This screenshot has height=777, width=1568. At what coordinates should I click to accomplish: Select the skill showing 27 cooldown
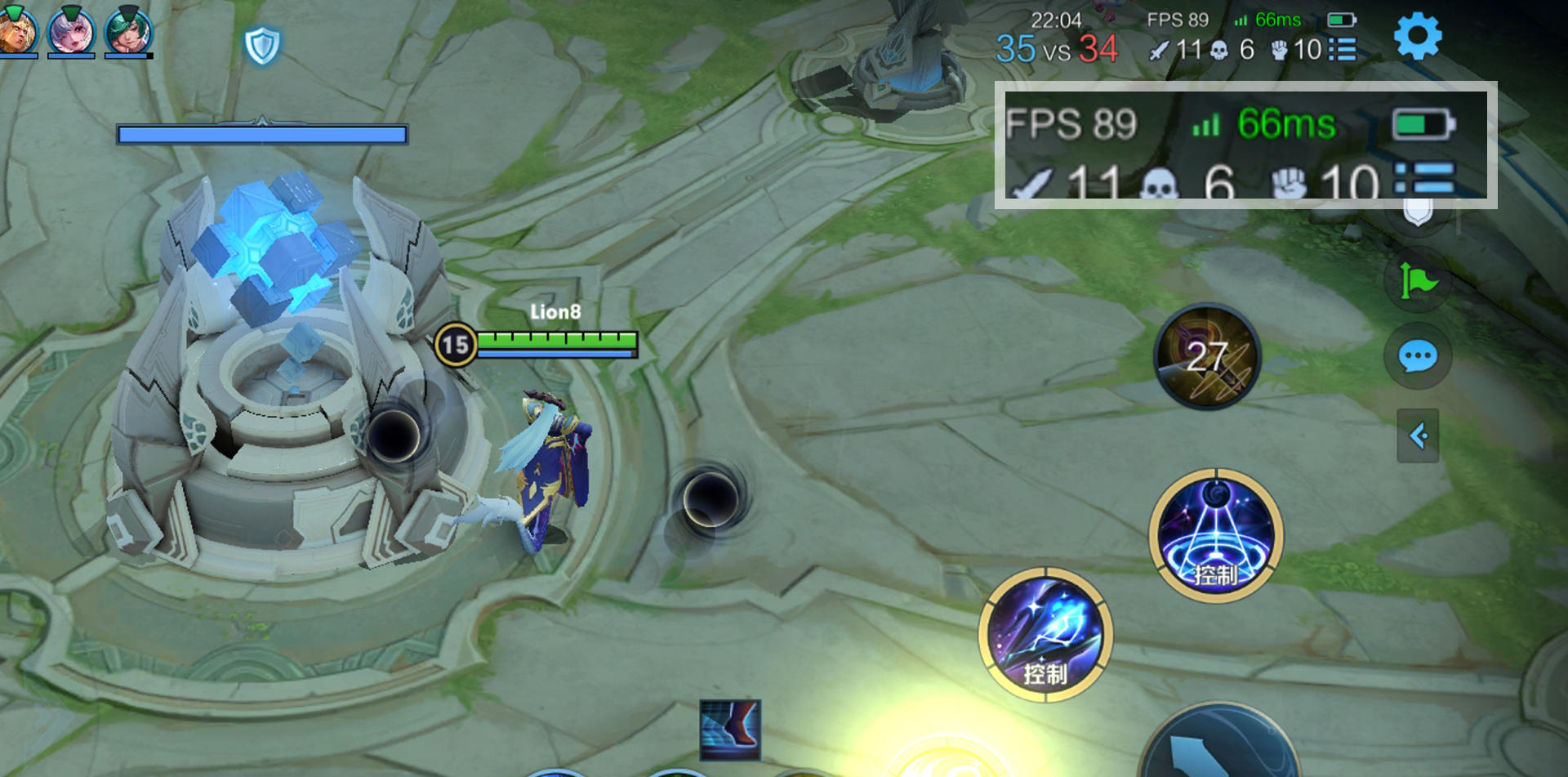(x=1207, y=357)
